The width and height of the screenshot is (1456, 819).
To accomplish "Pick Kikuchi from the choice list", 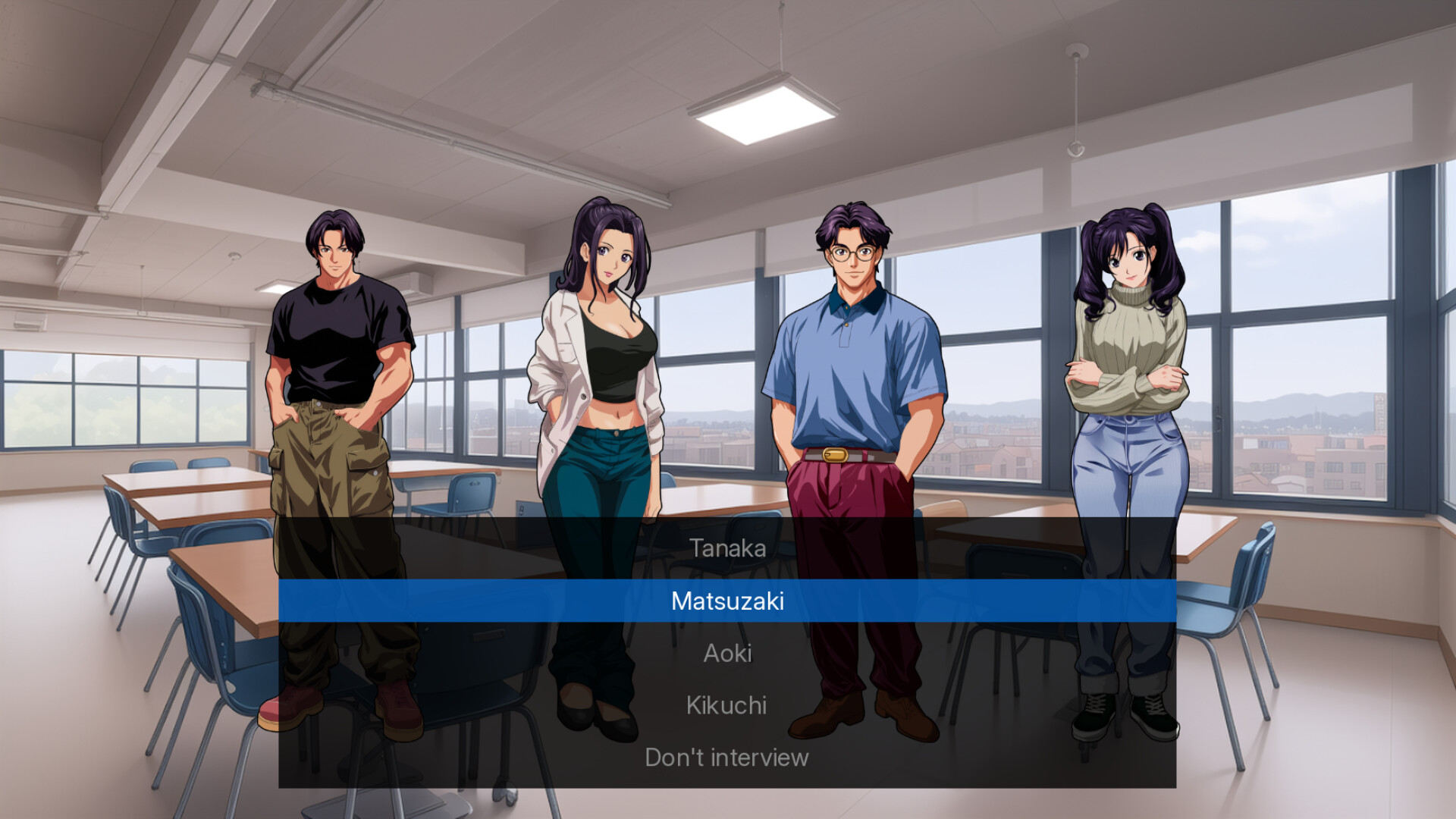I will coord(726,704).
